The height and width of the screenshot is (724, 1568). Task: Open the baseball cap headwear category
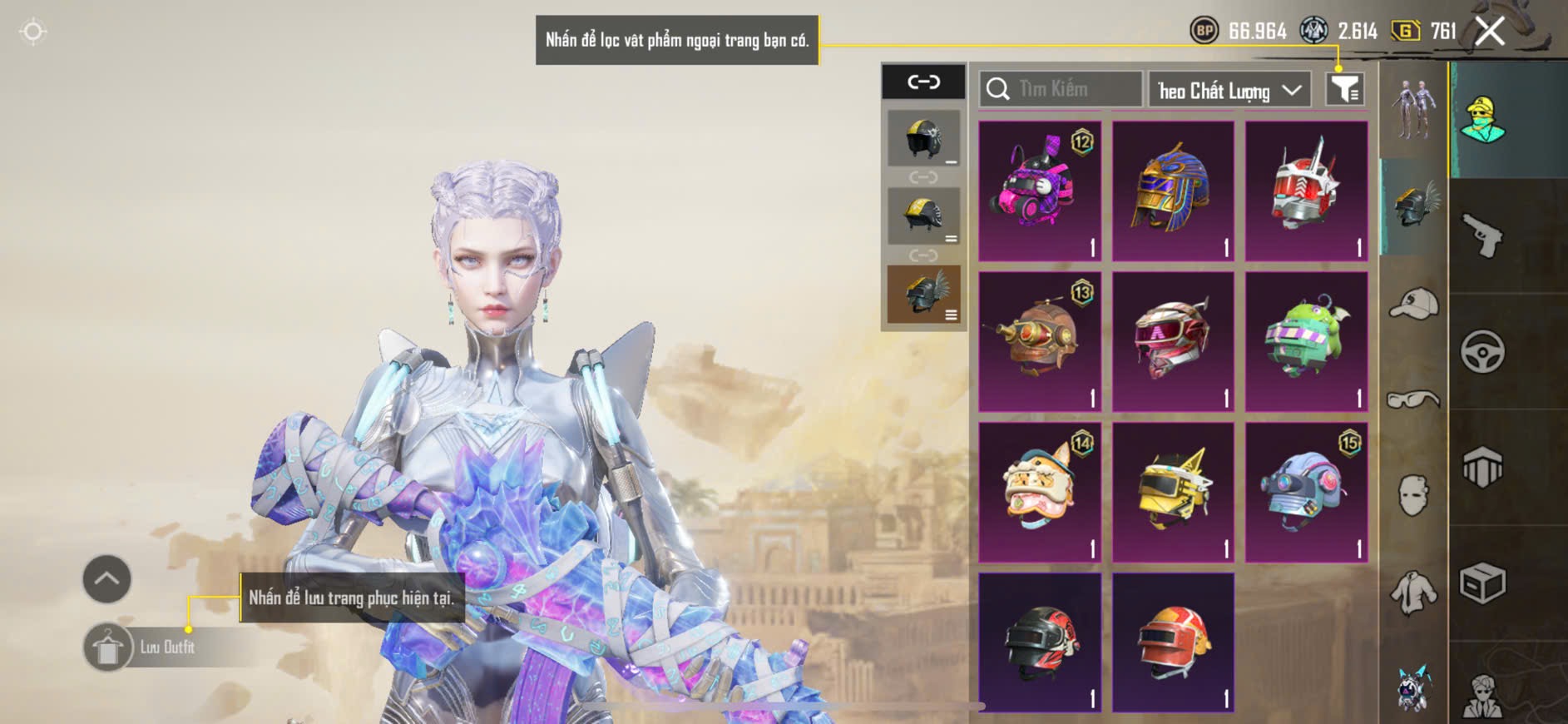point(1413,303)
